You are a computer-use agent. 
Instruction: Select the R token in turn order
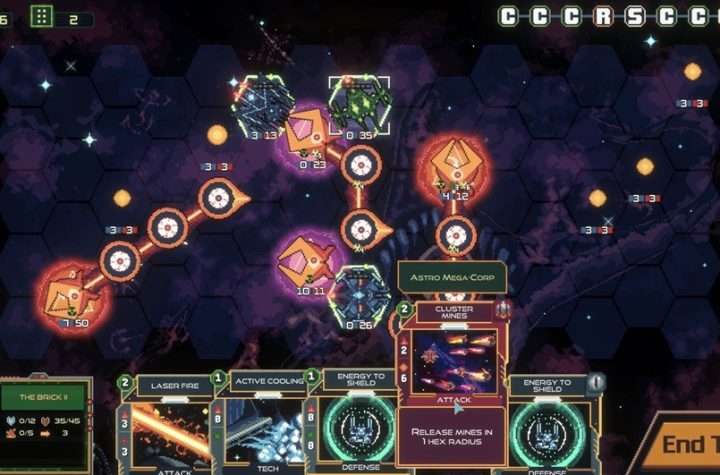coord(602,16)
